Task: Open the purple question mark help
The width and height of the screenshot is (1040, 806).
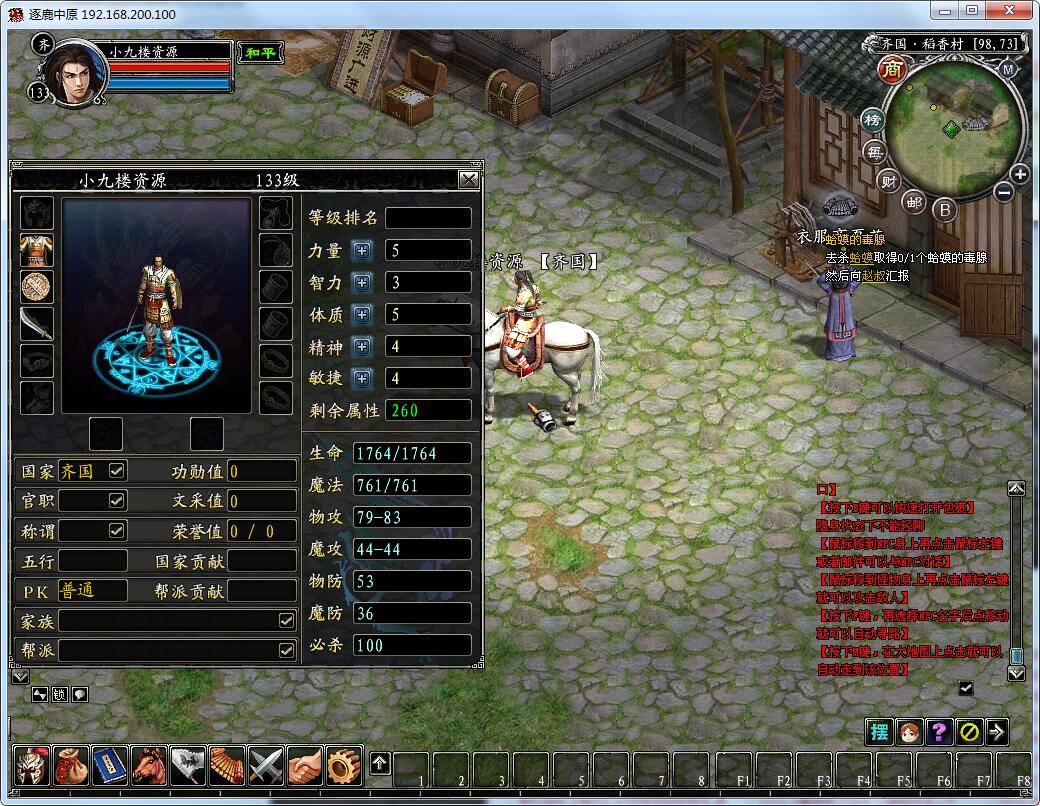Action: (x=938, y=731)
